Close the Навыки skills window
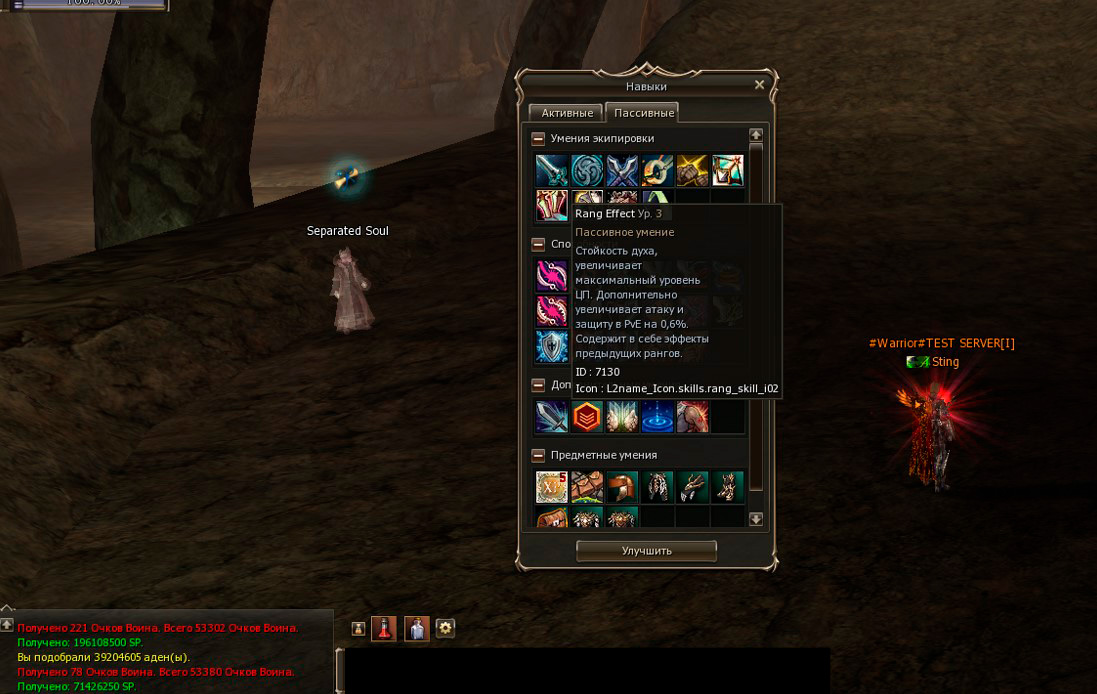Image resolution: width=1097 pixels, height=694 pixels. (759, 86)
